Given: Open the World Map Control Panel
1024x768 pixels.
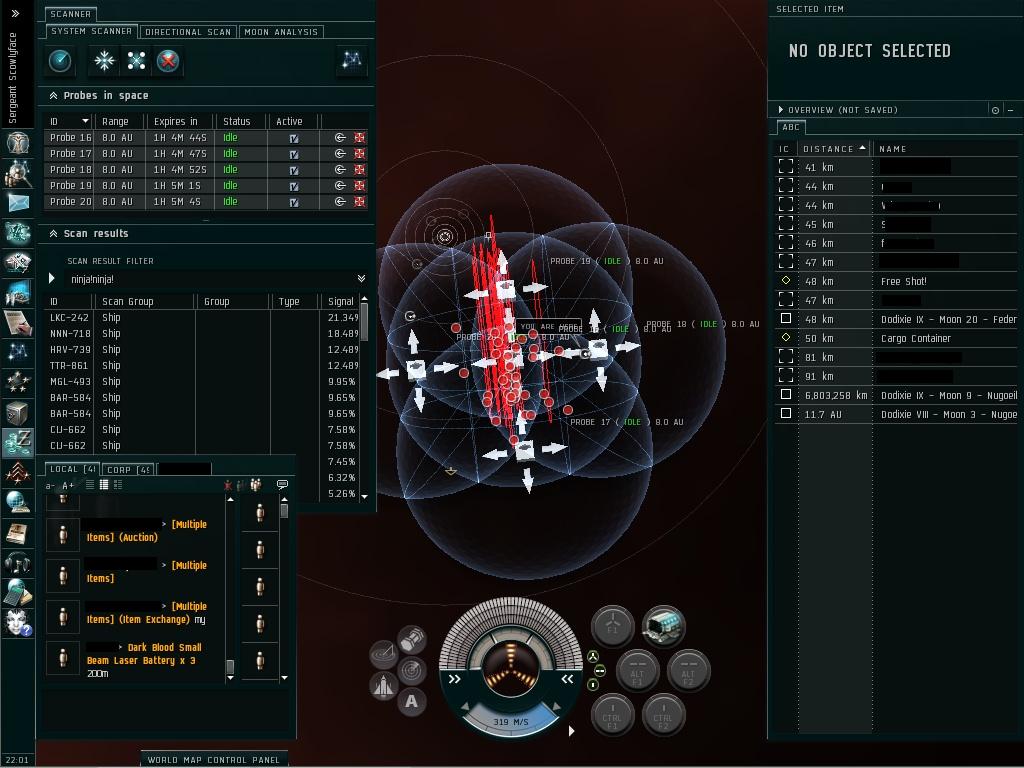Looking at the screenshot, I should click(x=213, y=759).
